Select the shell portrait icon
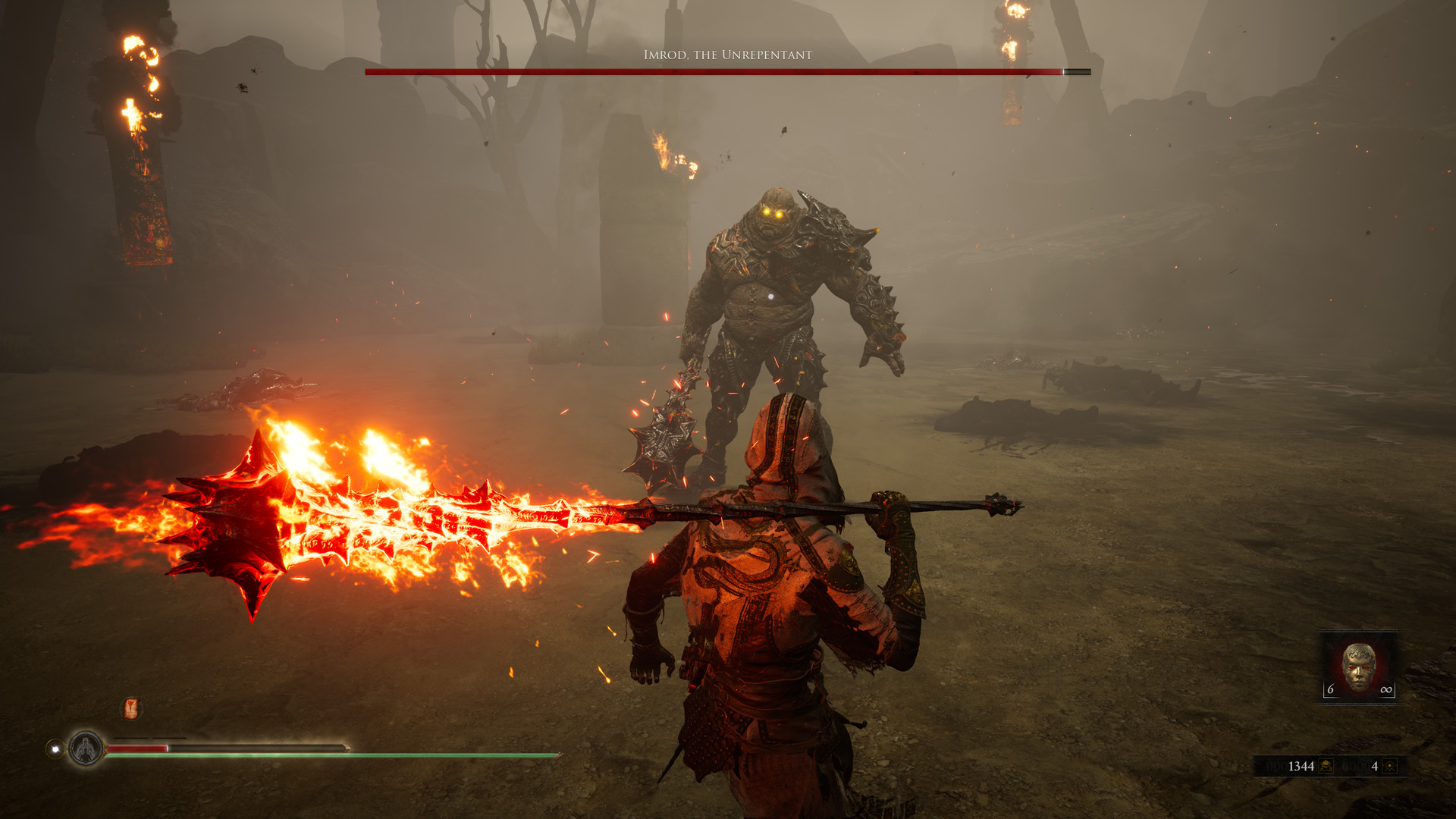 pos(86,748)
